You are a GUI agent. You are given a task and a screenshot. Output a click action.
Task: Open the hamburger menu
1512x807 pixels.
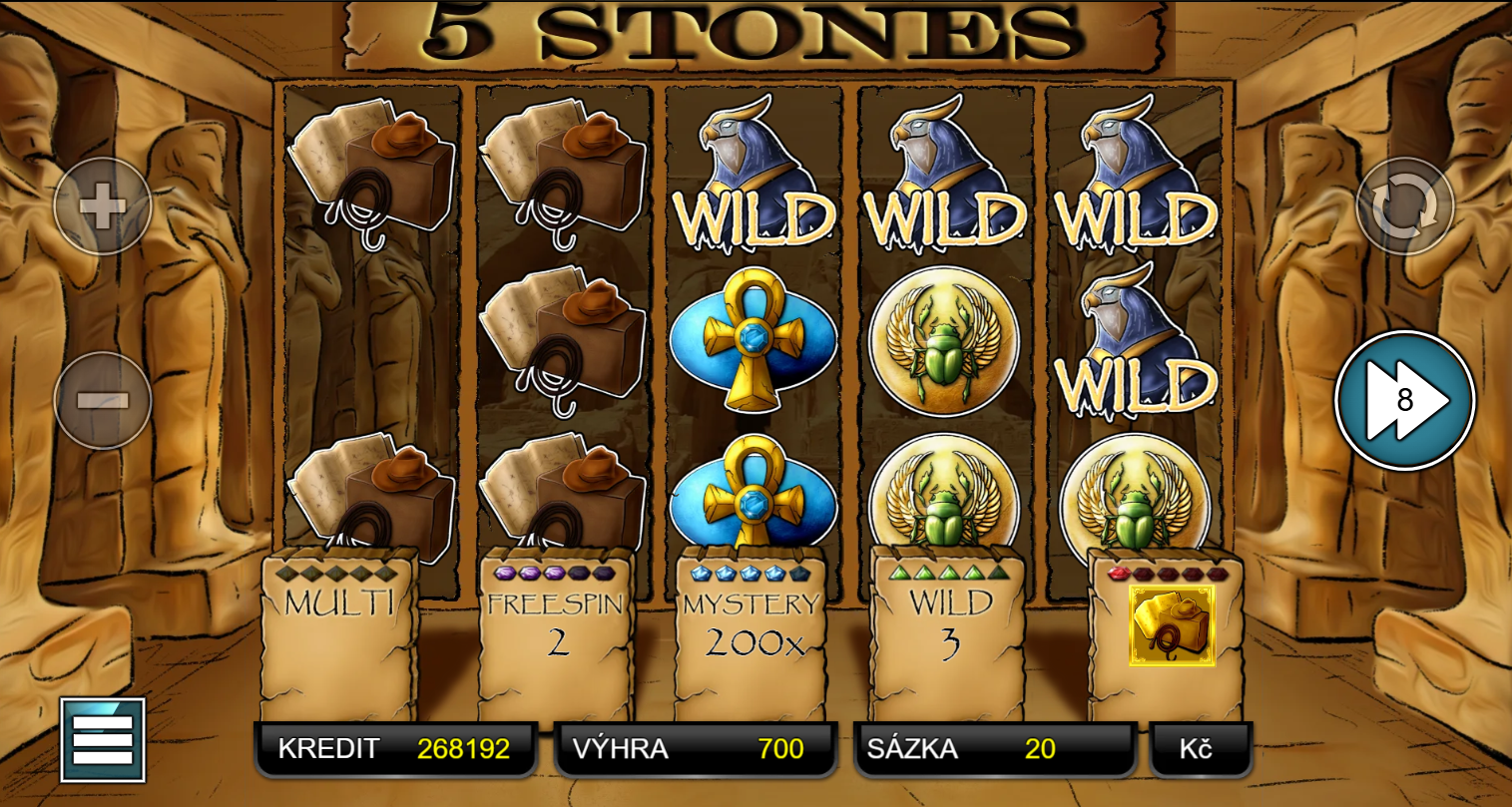(103, 740)
